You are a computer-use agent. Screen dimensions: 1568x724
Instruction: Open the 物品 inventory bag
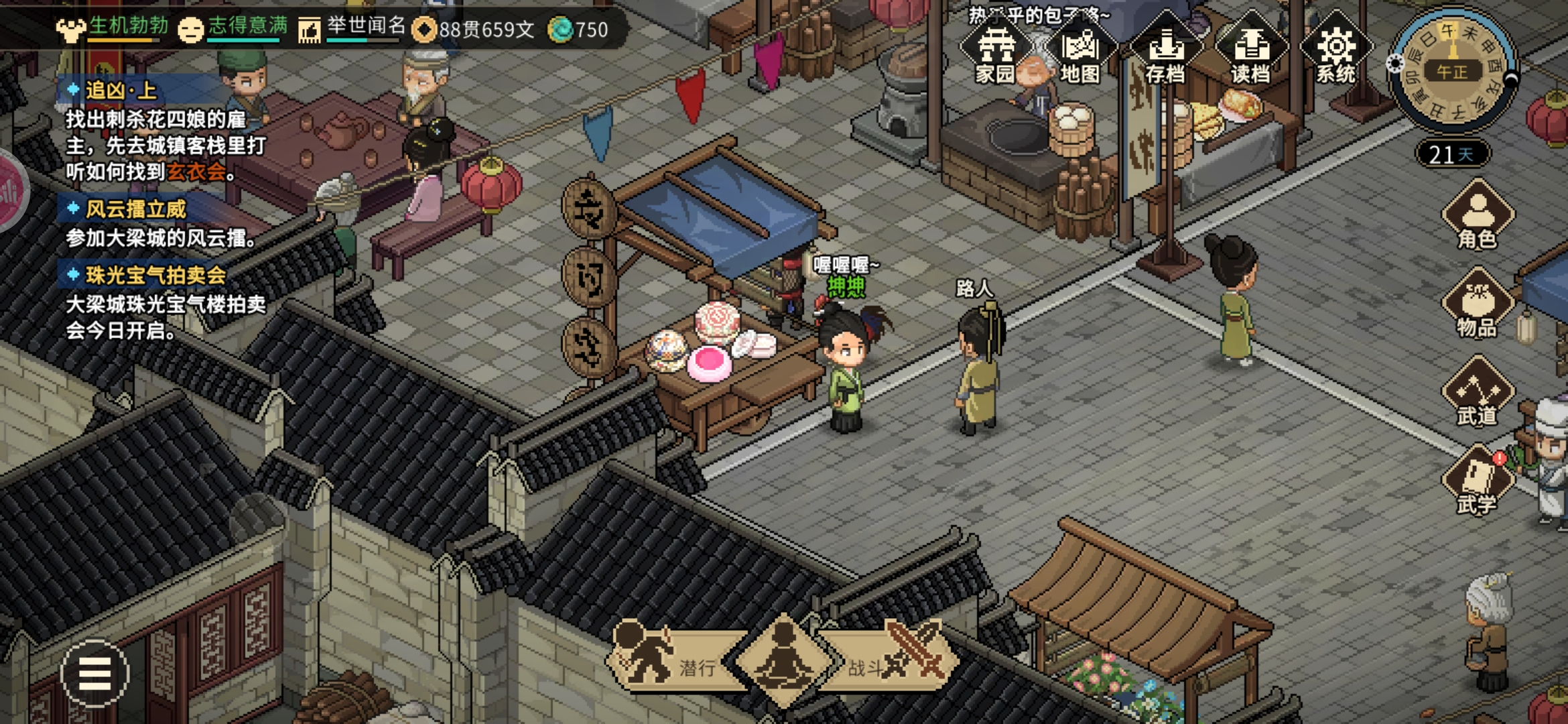point(1477,304)
